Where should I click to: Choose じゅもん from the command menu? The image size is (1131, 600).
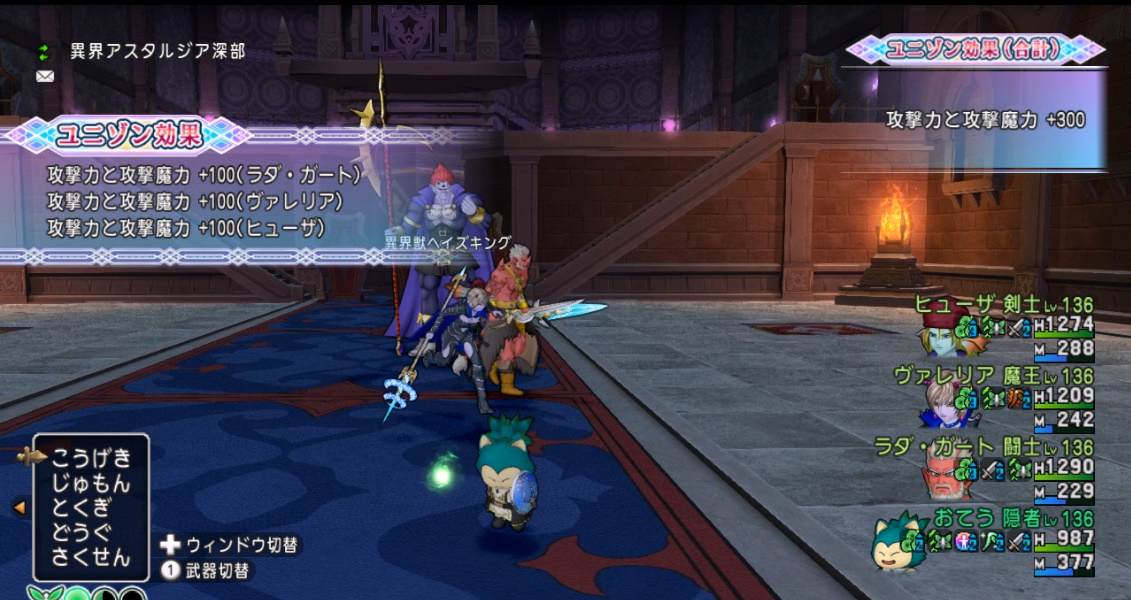91,483
